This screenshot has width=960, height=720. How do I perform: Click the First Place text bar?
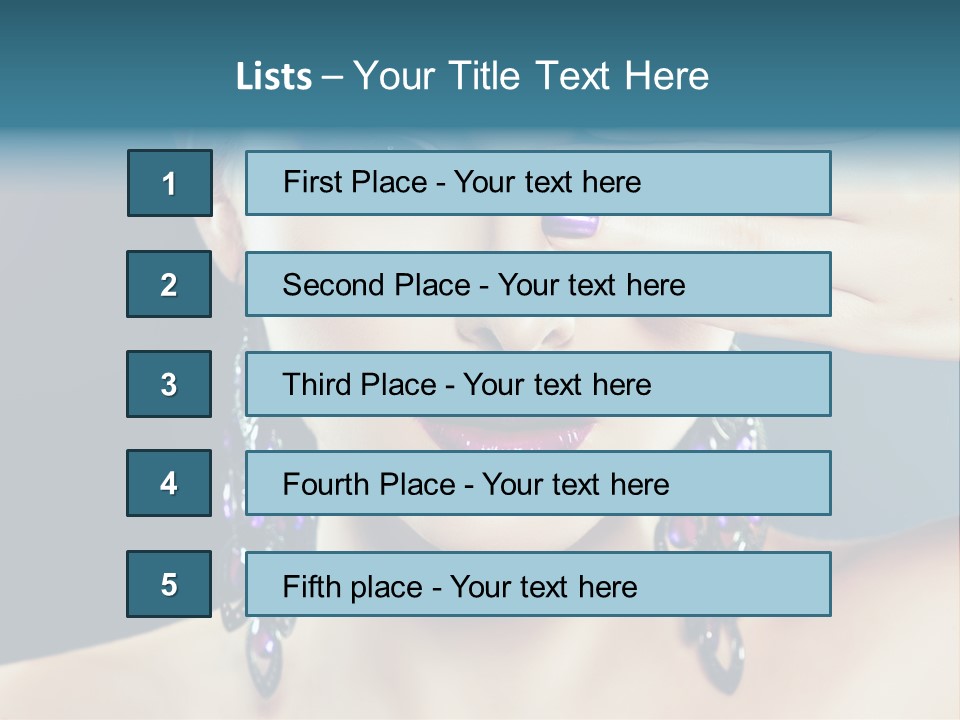pos(538,183)
